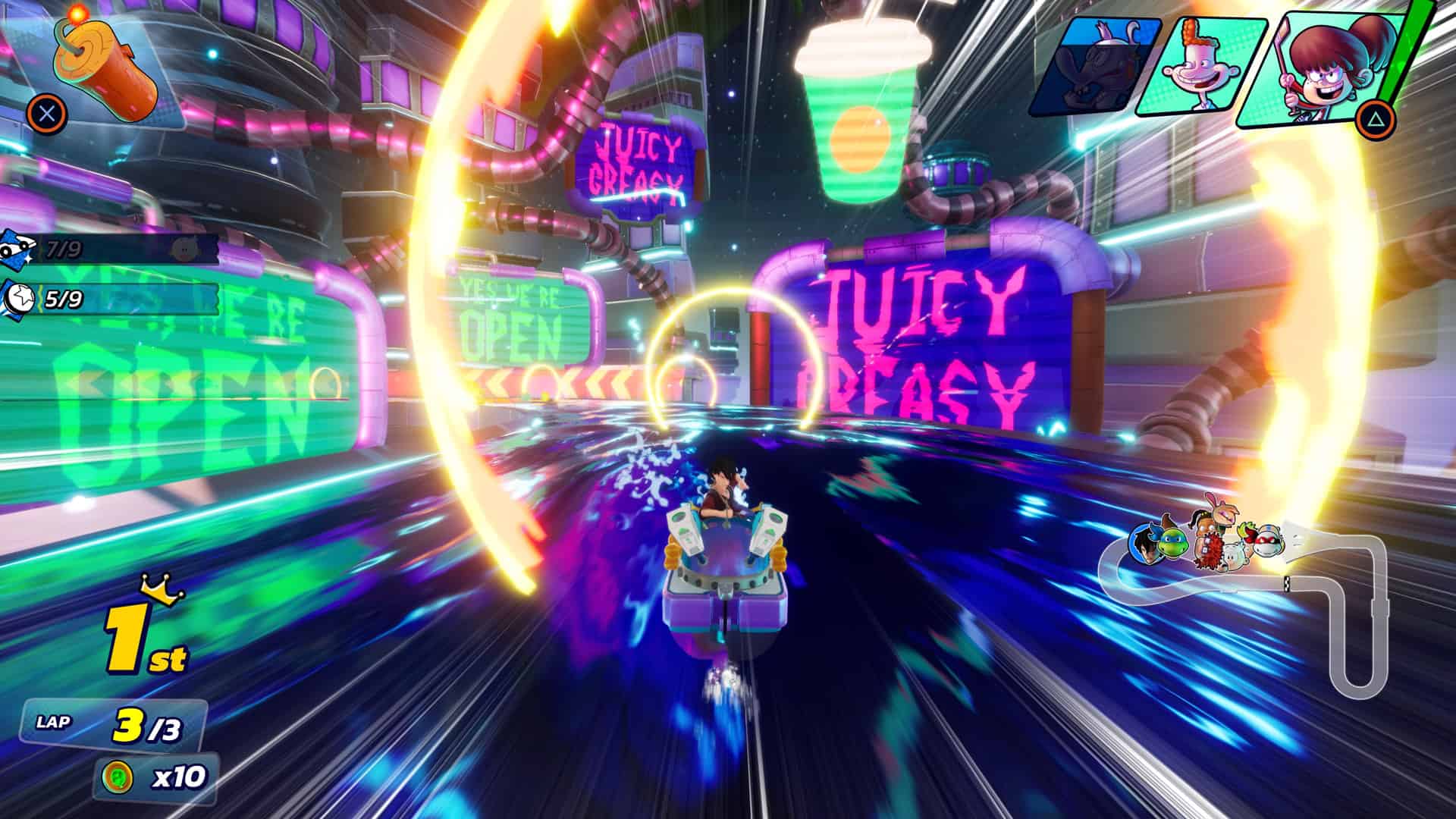Click the white star medal gauge icon
Image resolution: width=1456 pixels, height=819 pixels.
[21, 298]
